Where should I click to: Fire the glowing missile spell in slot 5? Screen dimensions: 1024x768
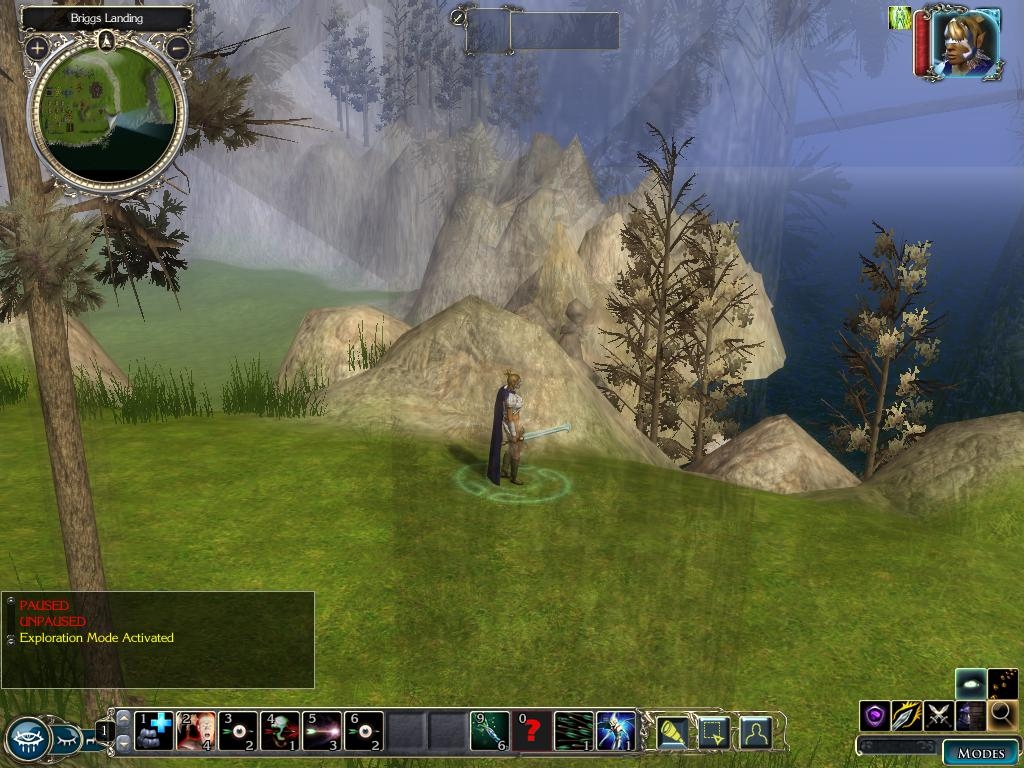(322, 731)
